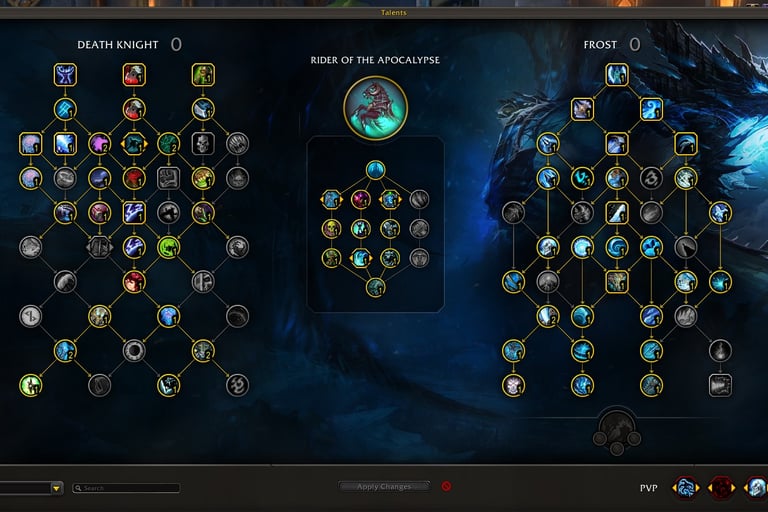Choose the first blue PvP talent slot
The image size is (768, 512).
pos(686,488)
